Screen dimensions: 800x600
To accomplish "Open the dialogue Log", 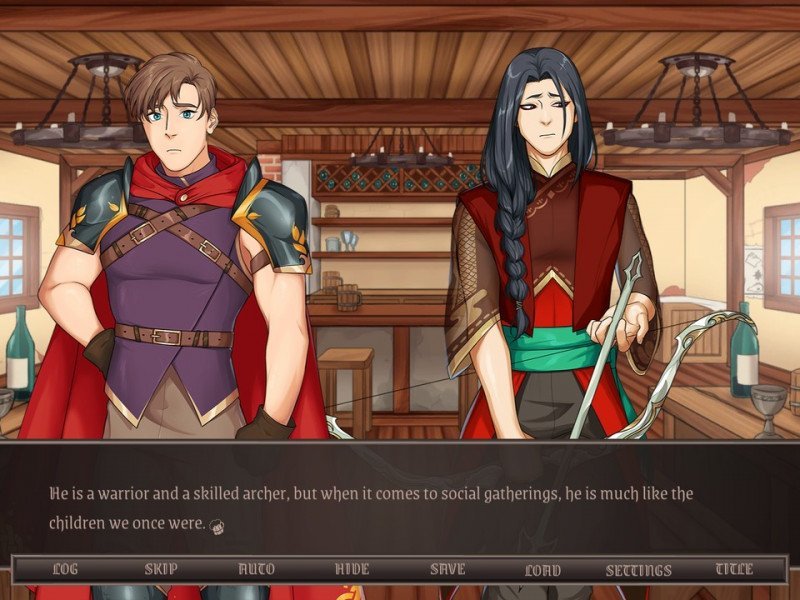I will click(x=65, y=569).
